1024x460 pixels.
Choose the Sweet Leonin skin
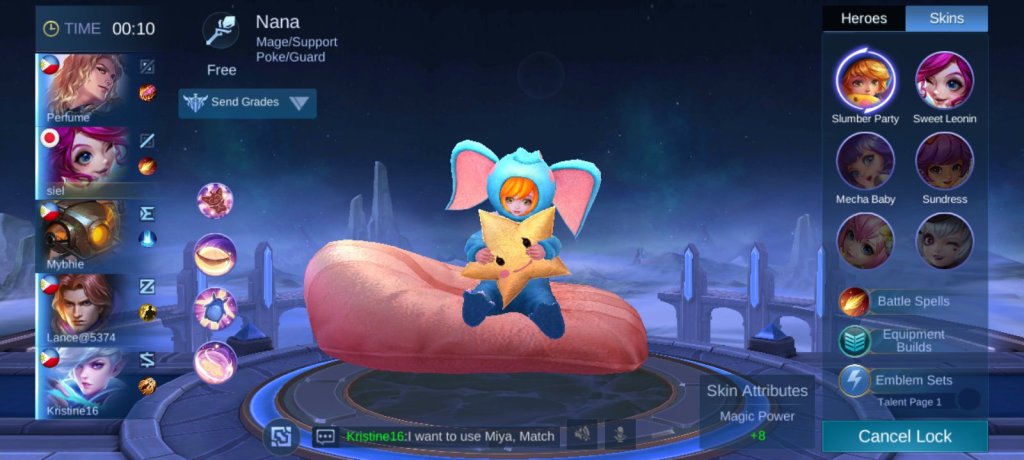[x=944, y=80]
